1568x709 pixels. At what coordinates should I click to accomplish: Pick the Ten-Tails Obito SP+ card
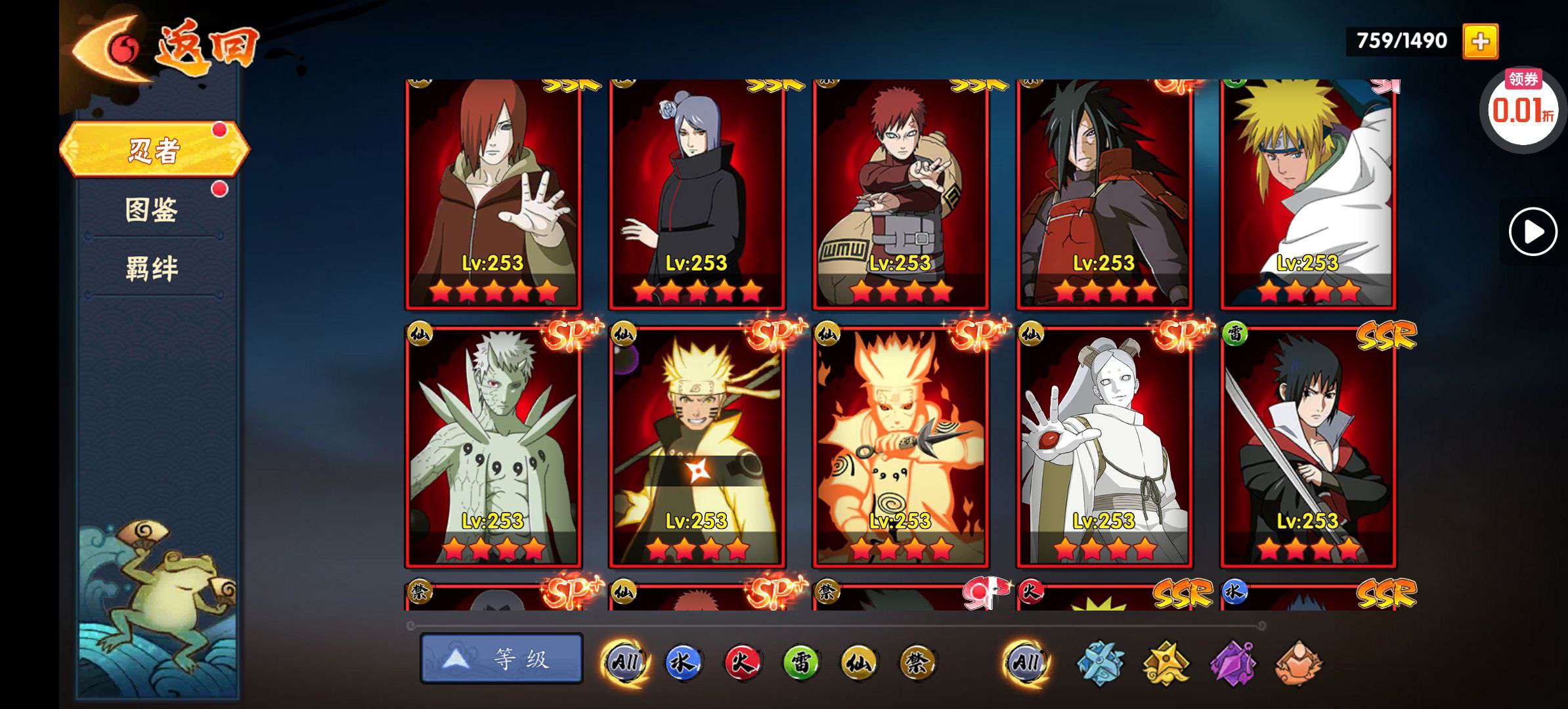493,446
